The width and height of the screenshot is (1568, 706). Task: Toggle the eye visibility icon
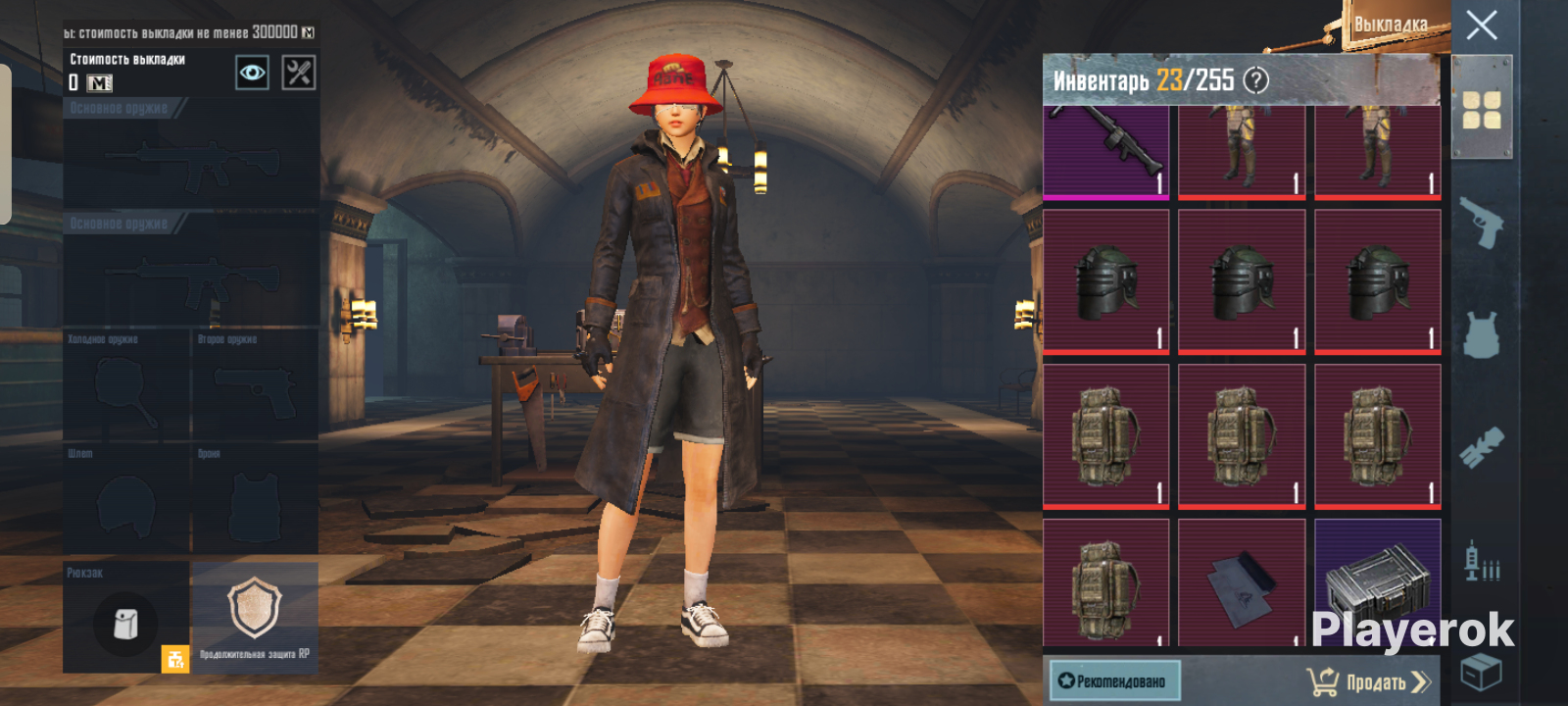pos(252,73)
